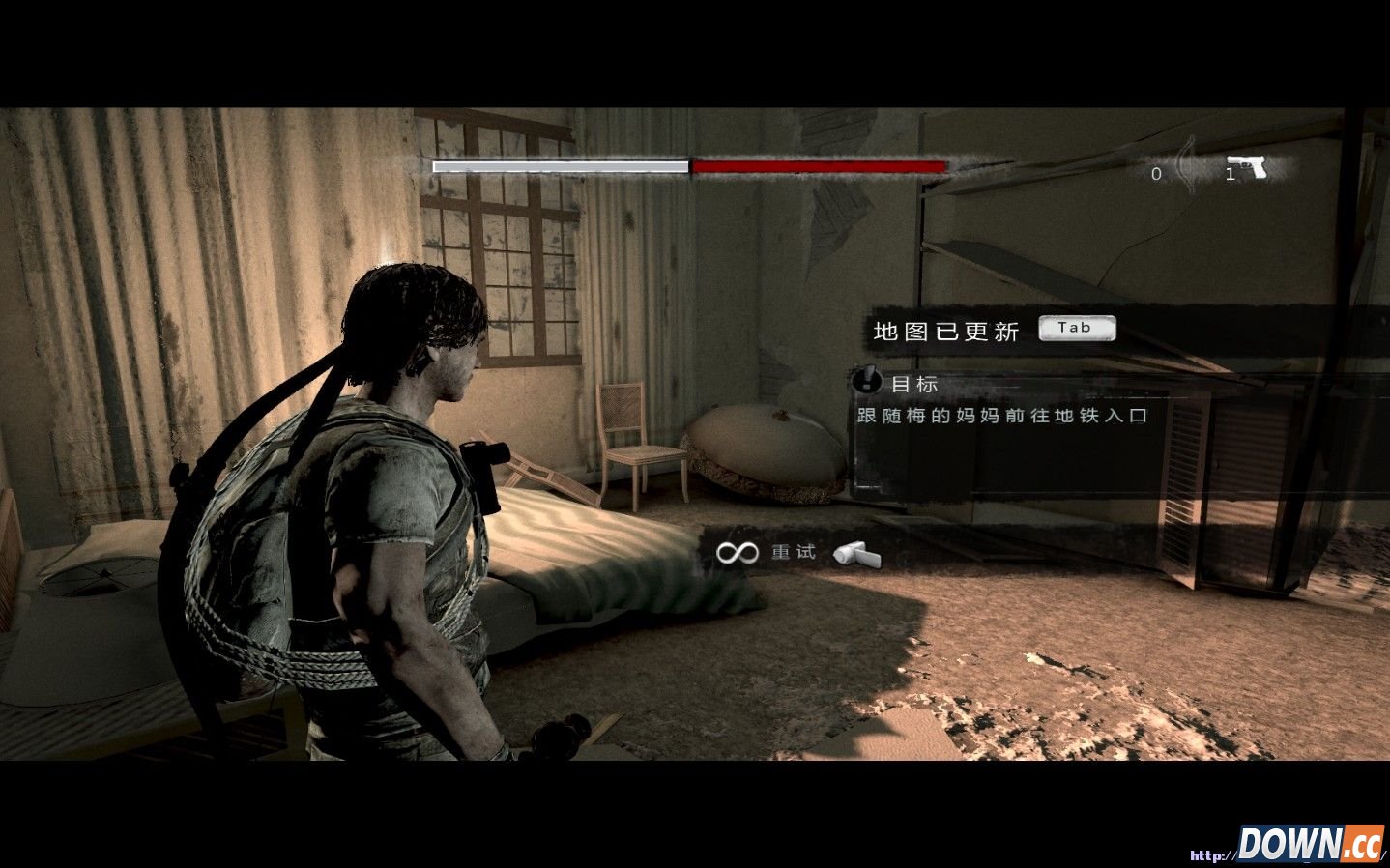
Task: Select the 重试 retry indicator
Action: tap(794, 552)
